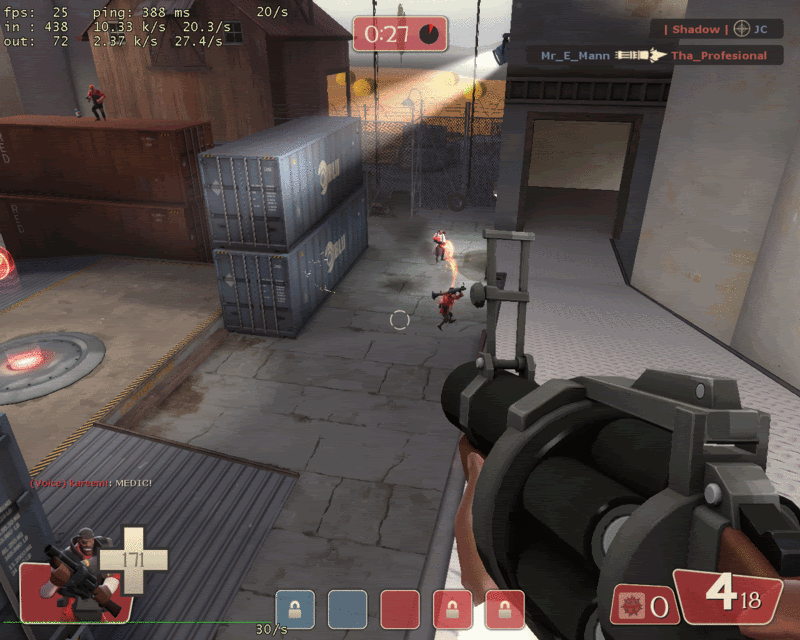
Task: Click the locked blue control point icon
Action: pyautogui.click(x=295, y=609)
